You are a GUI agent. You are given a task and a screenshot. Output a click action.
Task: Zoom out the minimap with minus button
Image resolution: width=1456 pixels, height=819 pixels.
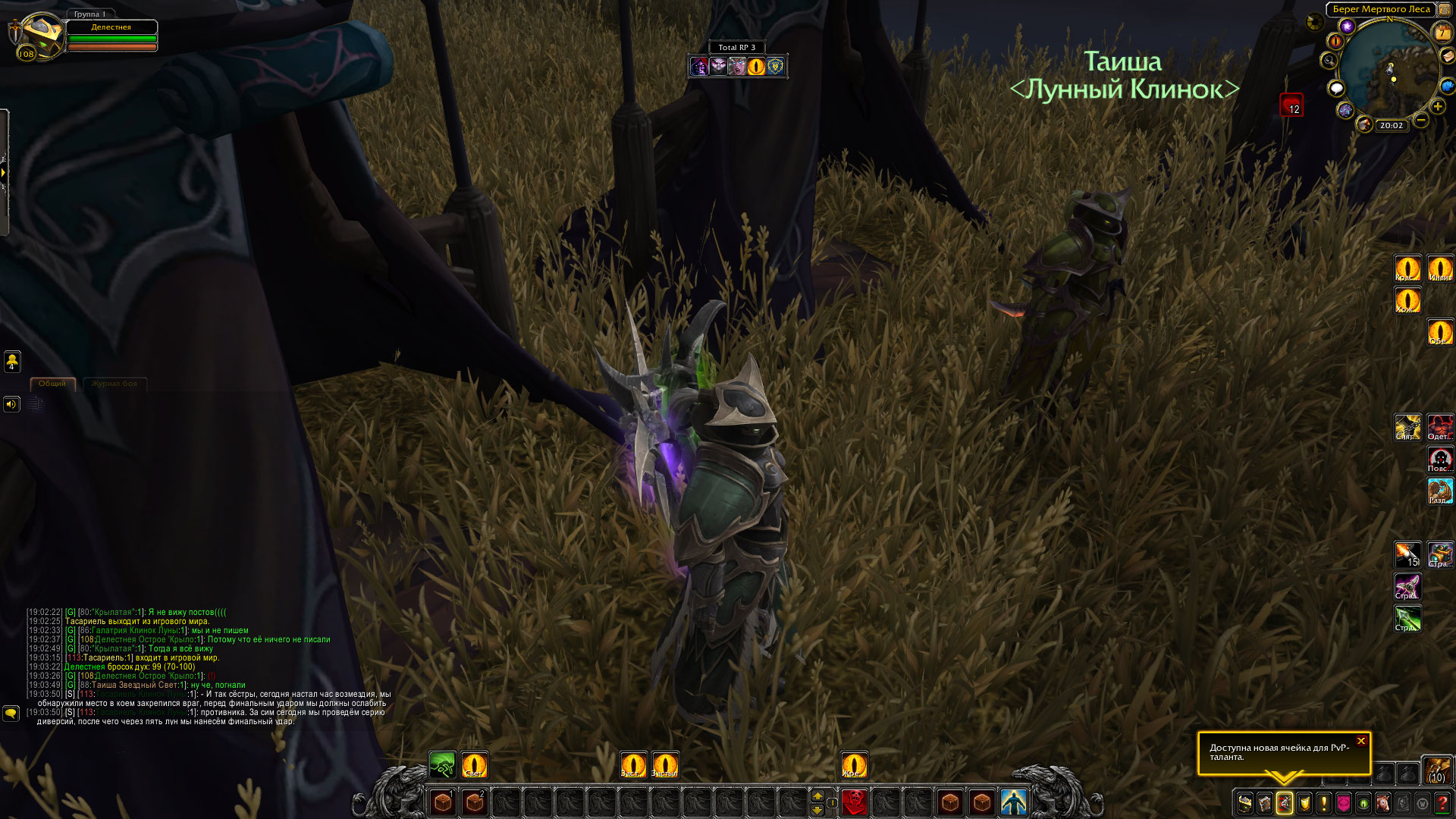[x=1421, y=120]
